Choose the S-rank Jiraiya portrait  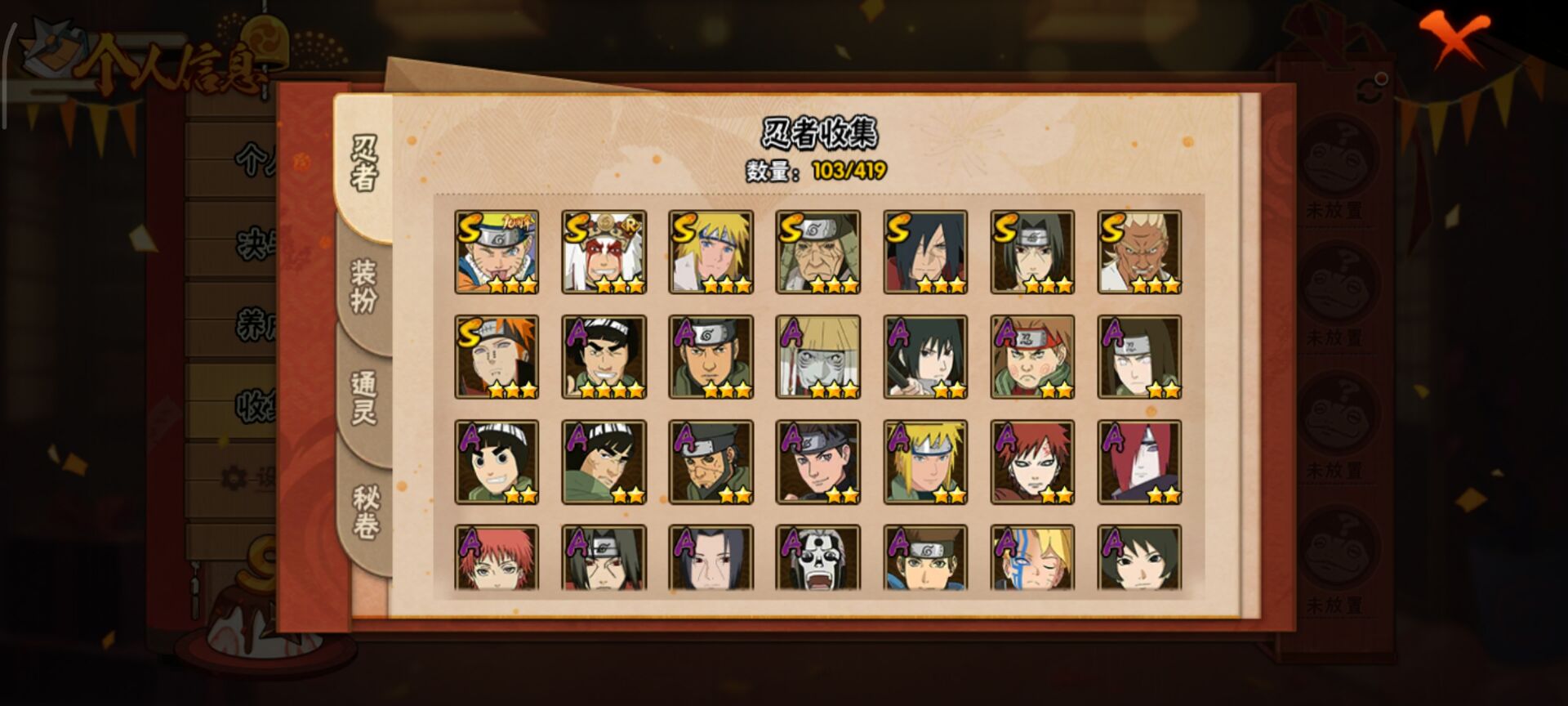(604, 252)
